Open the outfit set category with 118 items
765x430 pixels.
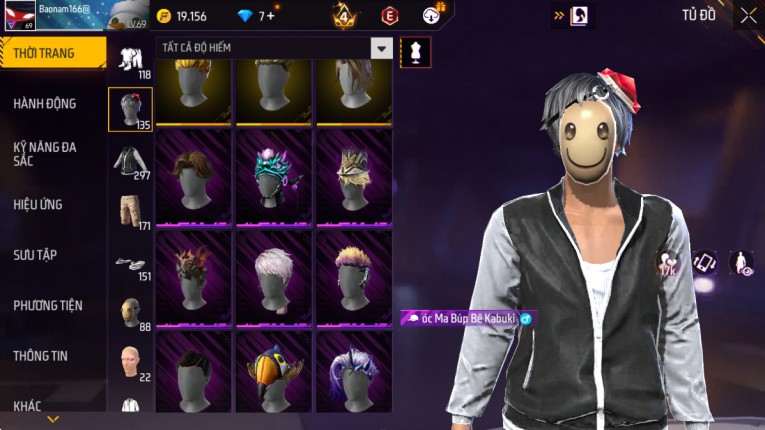(130, 61)
